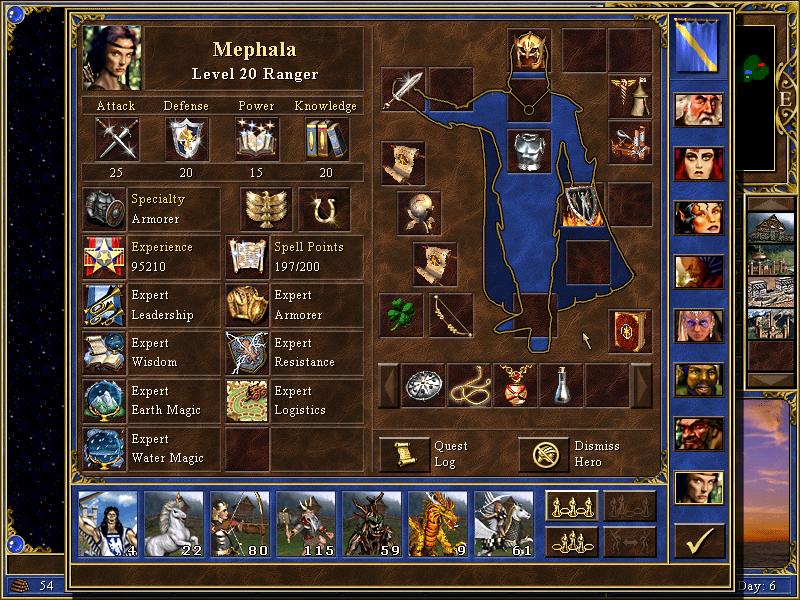Click Mephala's hero portrait
The image size is (800, 600).
point(113,56)
